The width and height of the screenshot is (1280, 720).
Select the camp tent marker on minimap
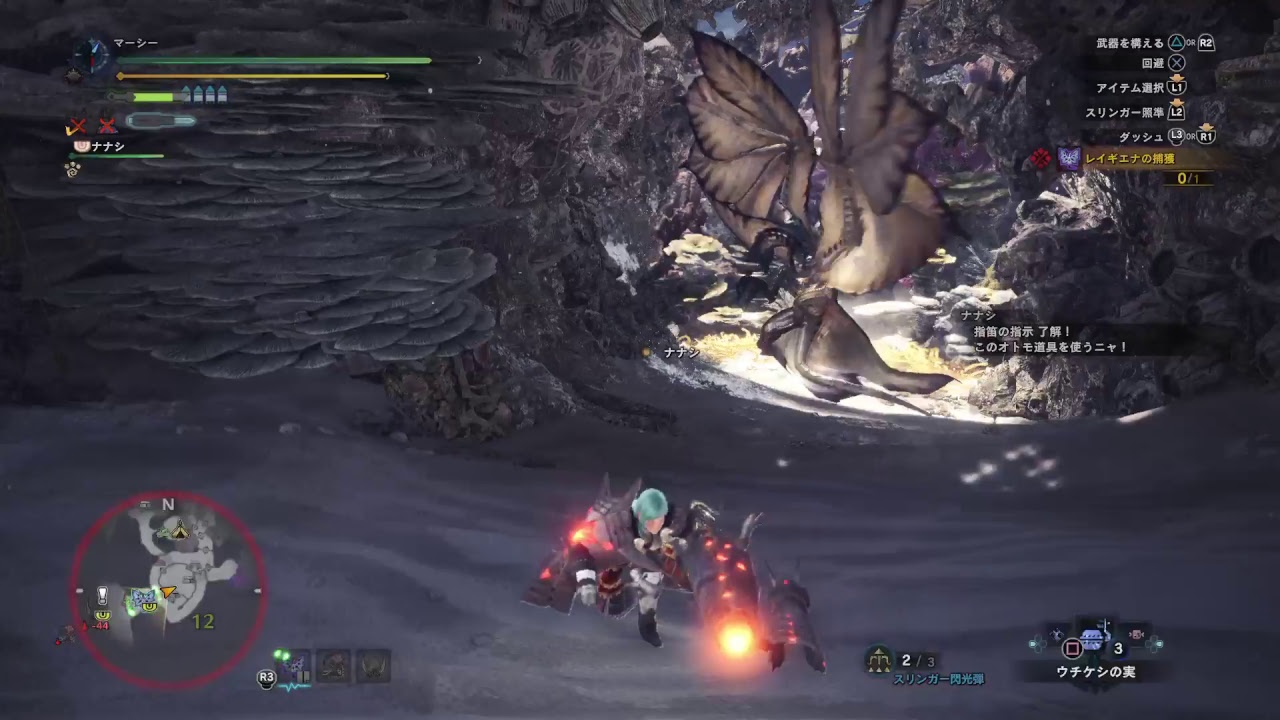click(x=178, y=529)
